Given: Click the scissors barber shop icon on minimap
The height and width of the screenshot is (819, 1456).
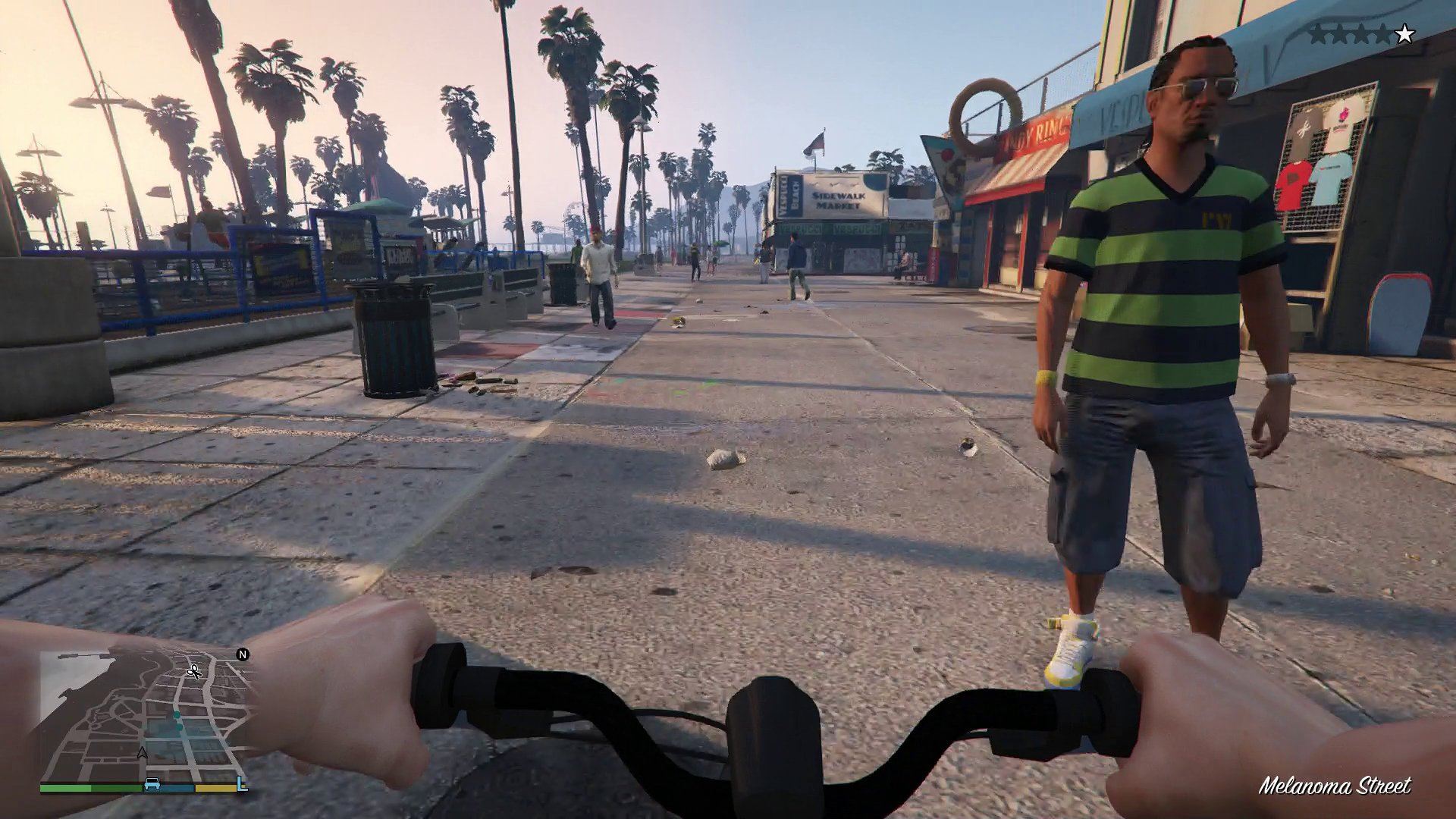Looking at the screenshot, I should [194, 671].
